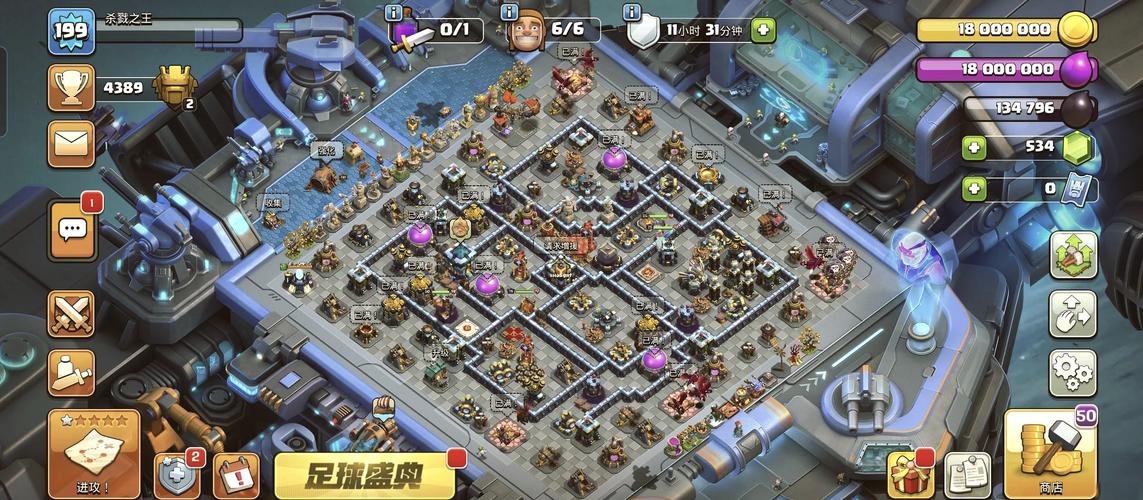Add gems with the green plus button
This screenshot has width=1143, height=500.
974,149
